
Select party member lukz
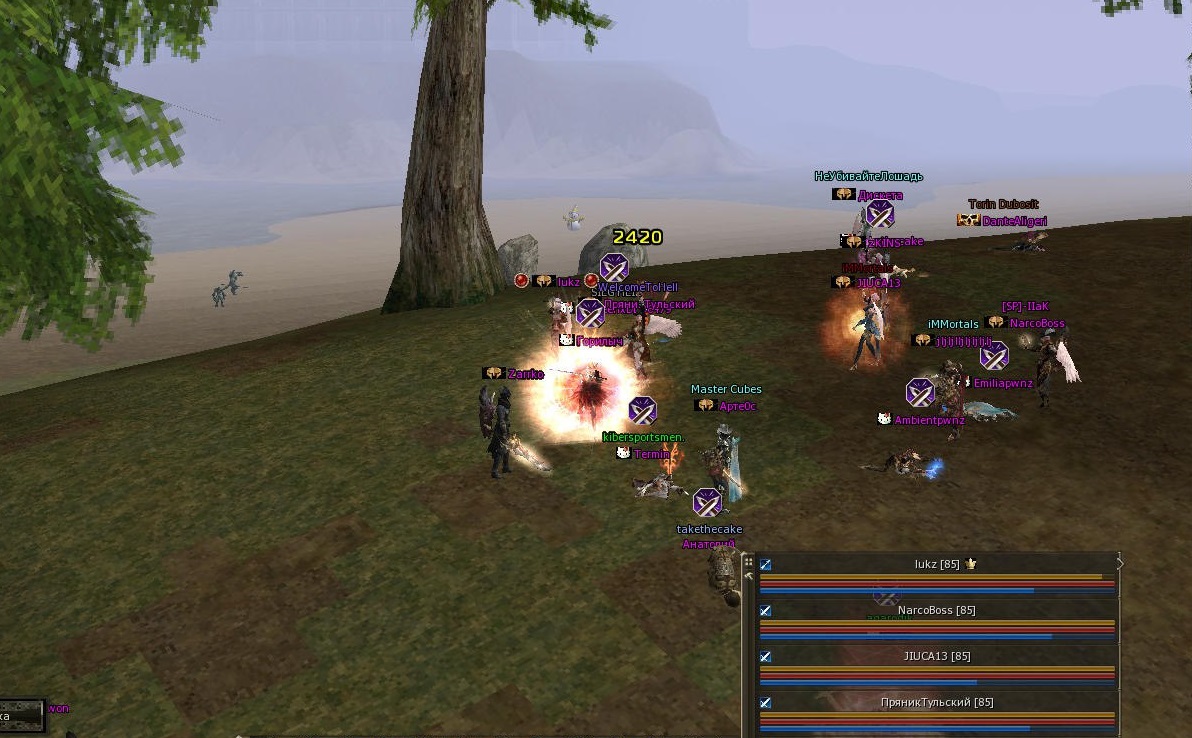[937, 565]
